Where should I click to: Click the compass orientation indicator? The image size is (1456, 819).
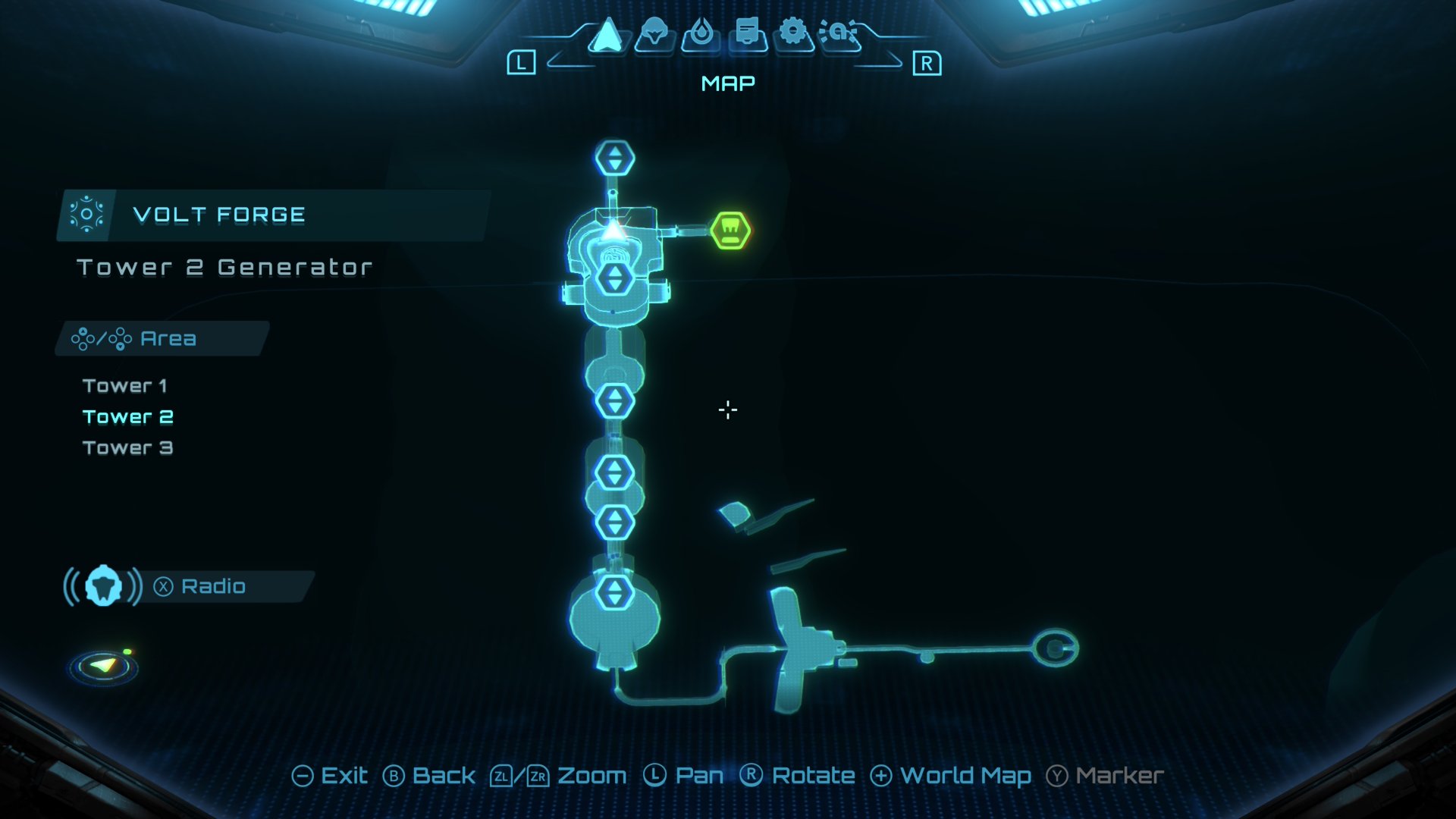coord(104,667)
